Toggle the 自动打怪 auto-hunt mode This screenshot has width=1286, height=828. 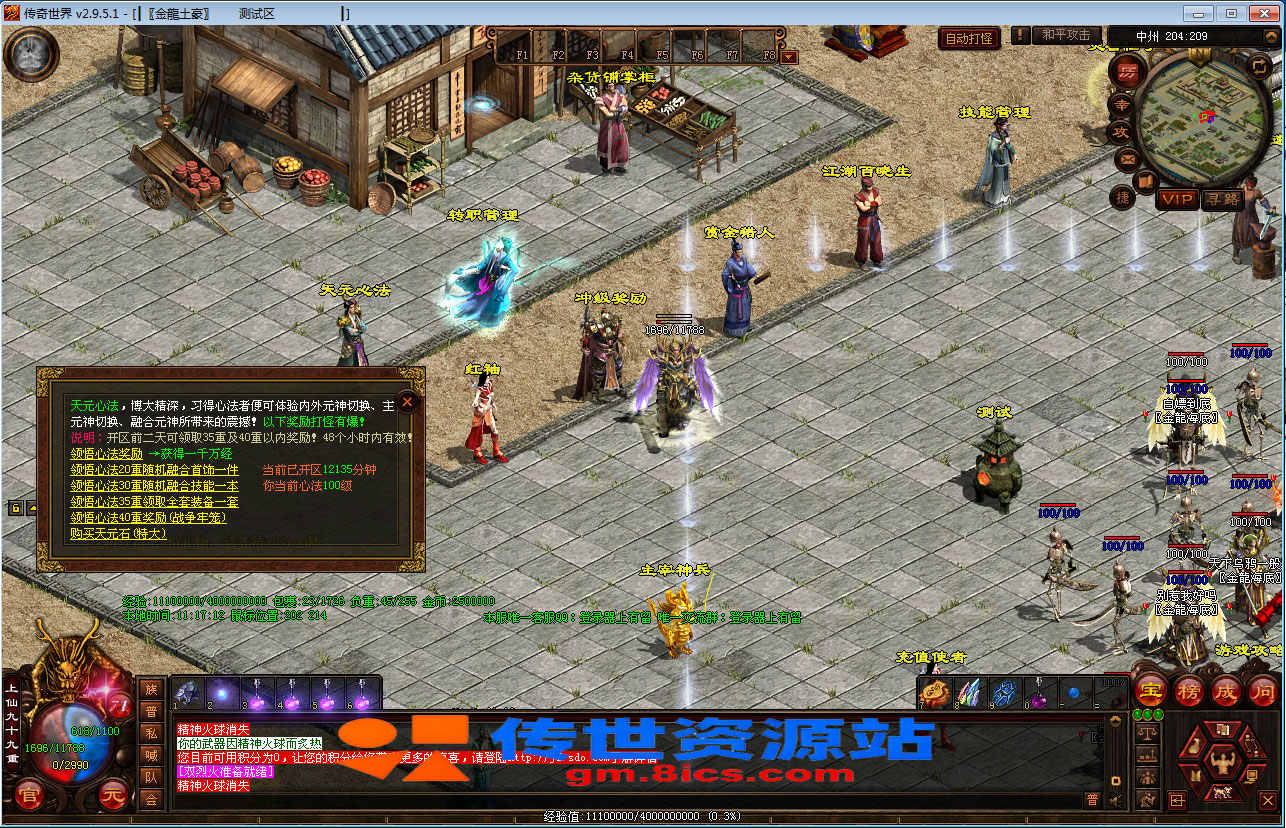pyautogui.click(x=968, y=35)
